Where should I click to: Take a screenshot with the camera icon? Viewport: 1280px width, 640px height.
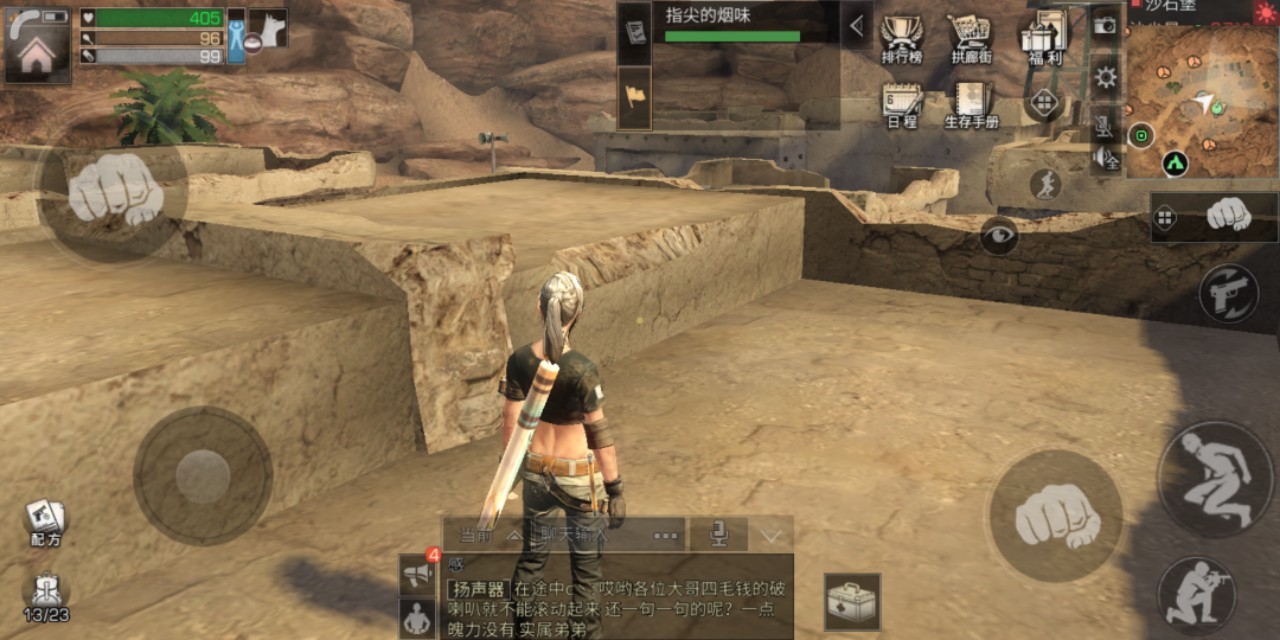(1105, 25)
